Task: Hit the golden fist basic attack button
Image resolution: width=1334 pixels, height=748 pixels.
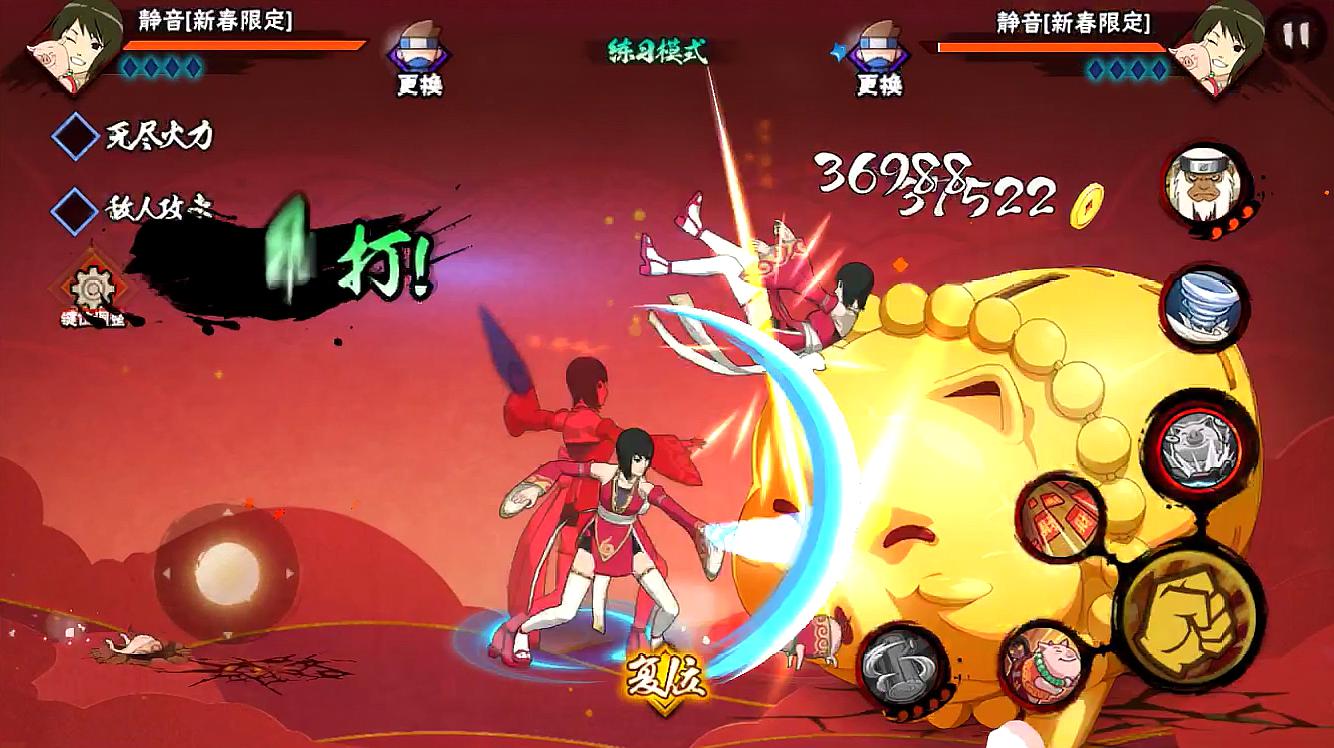Action: click(1188, 607)
